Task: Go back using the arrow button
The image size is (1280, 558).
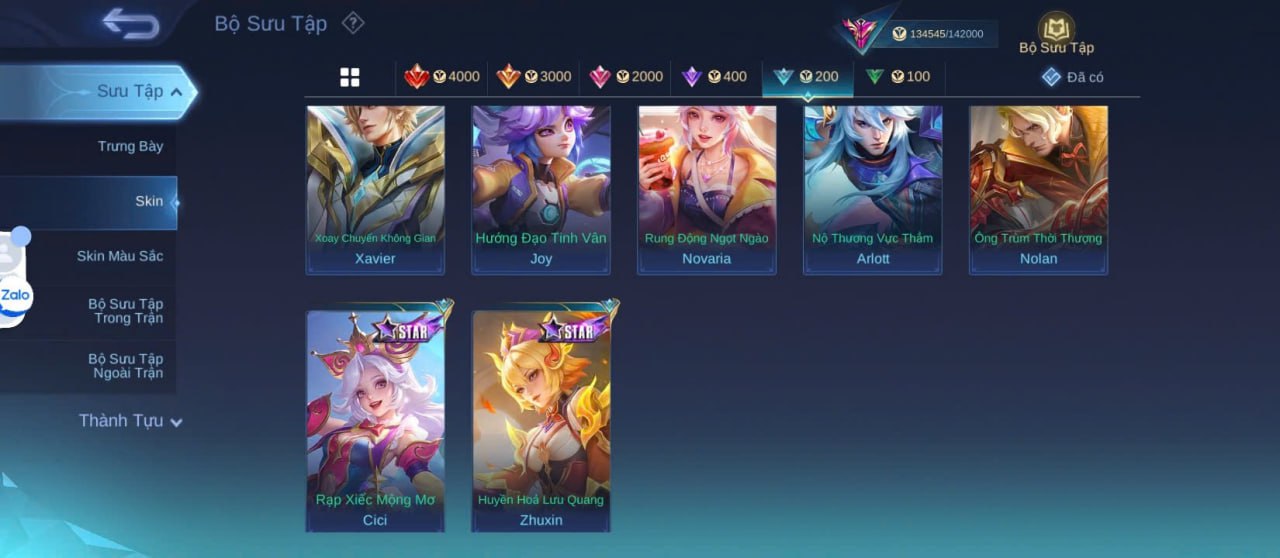Action: [x=131, y=24]
